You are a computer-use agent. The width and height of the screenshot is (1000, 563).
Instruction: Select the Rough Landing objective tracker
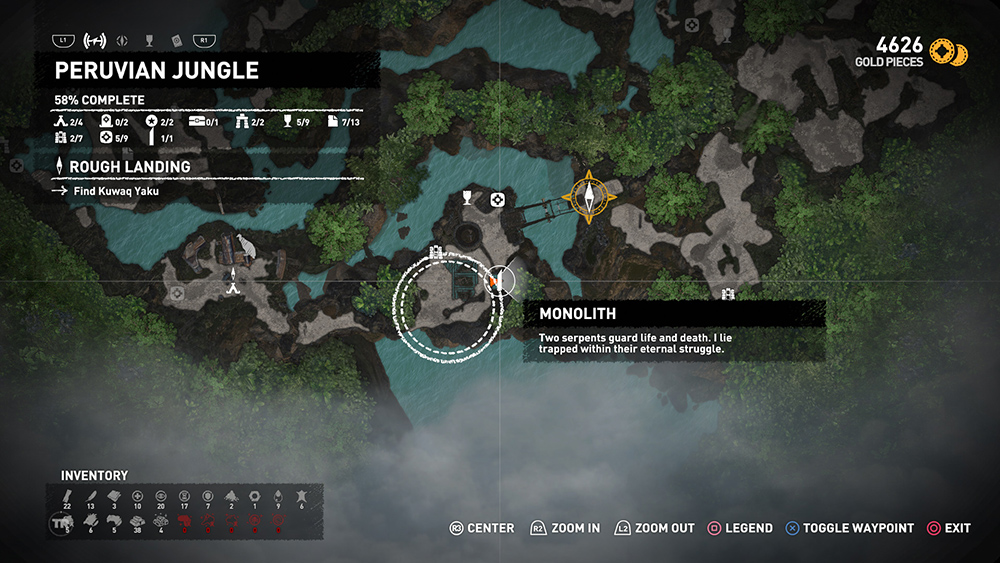click(x=130, y=167)
